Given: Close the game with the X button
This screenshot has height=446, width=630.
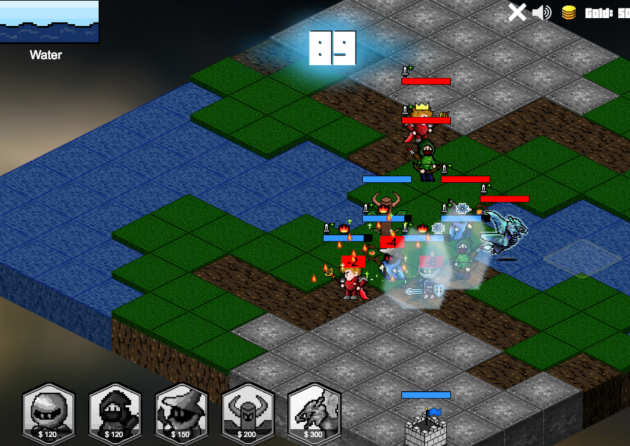Looking at the screenshot, I should [x=517, y=12].
